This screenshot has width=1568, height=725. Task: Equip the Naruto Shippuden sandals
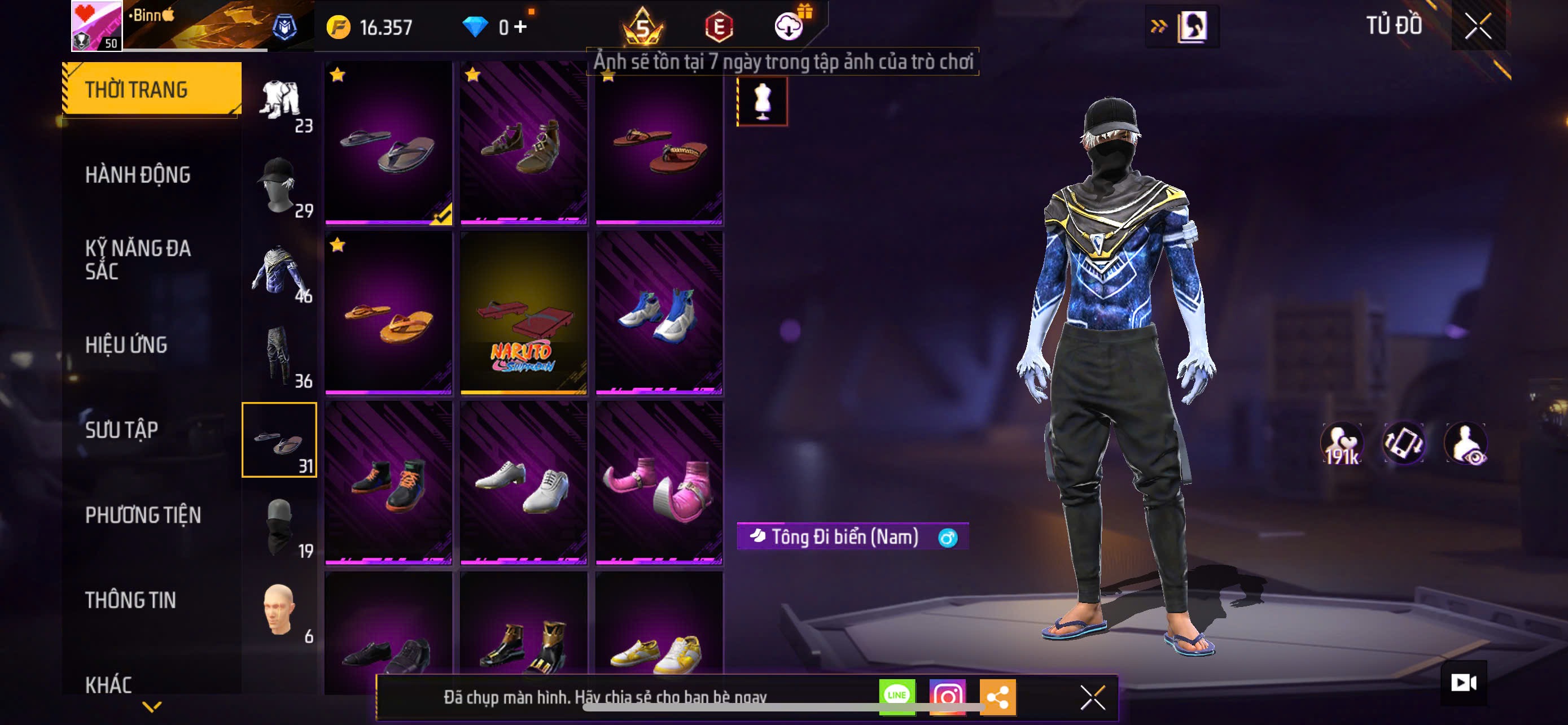coord(523,313)
